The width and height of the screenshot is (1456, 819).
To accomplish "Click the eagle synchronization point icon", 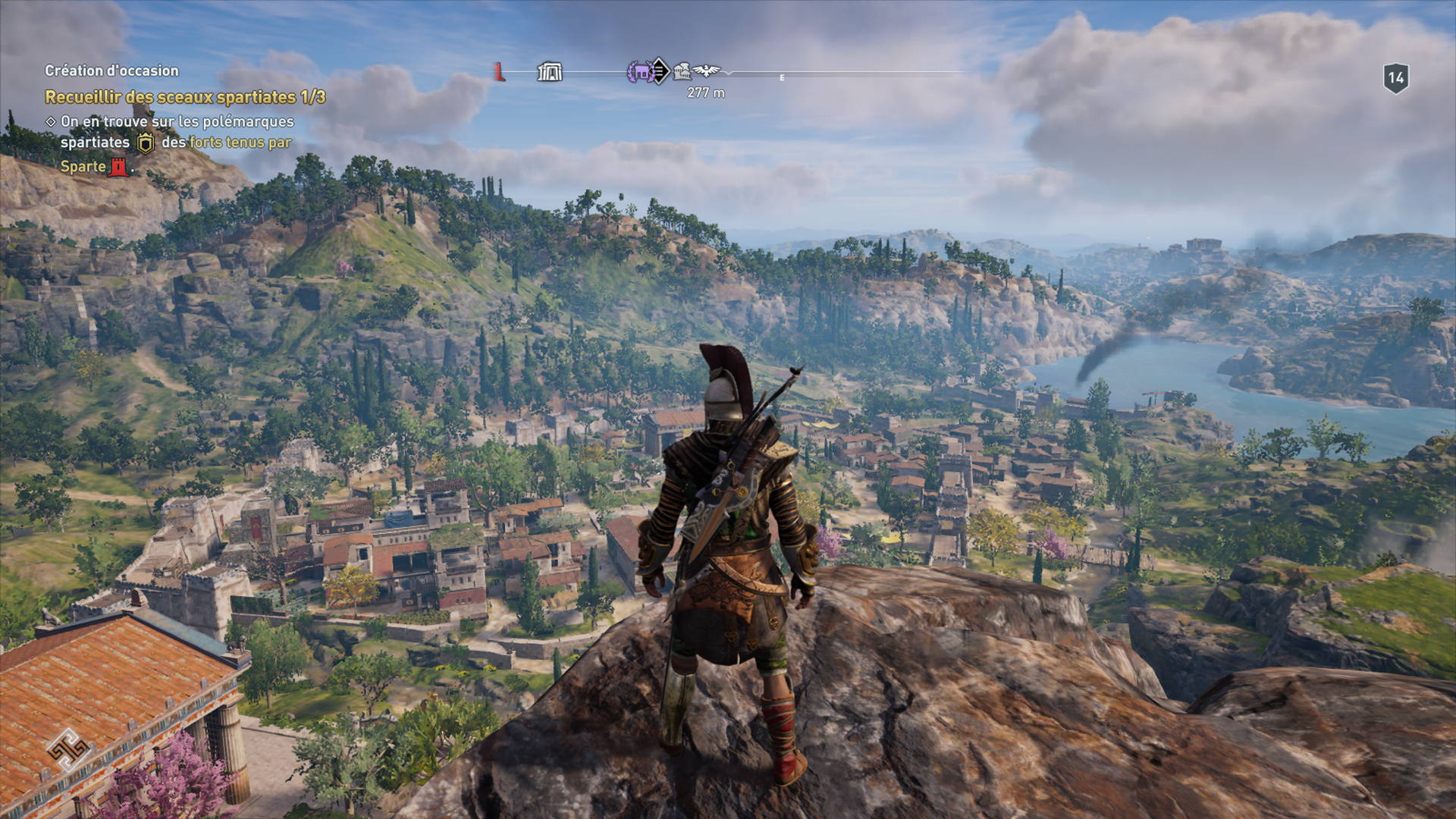I will tap(707, 71).
